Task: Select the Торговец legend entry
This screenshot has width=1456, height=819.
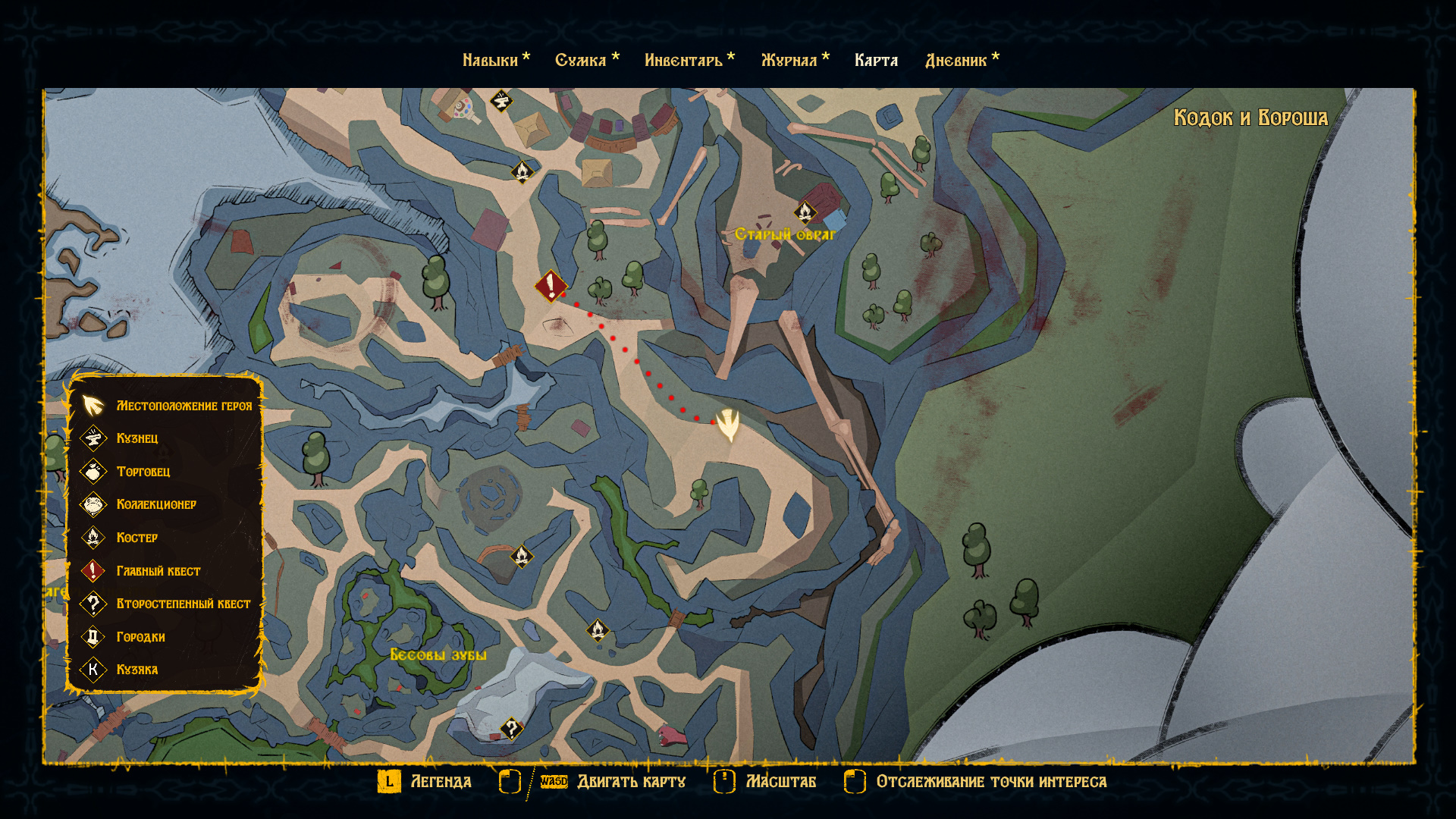Action: 143,472
